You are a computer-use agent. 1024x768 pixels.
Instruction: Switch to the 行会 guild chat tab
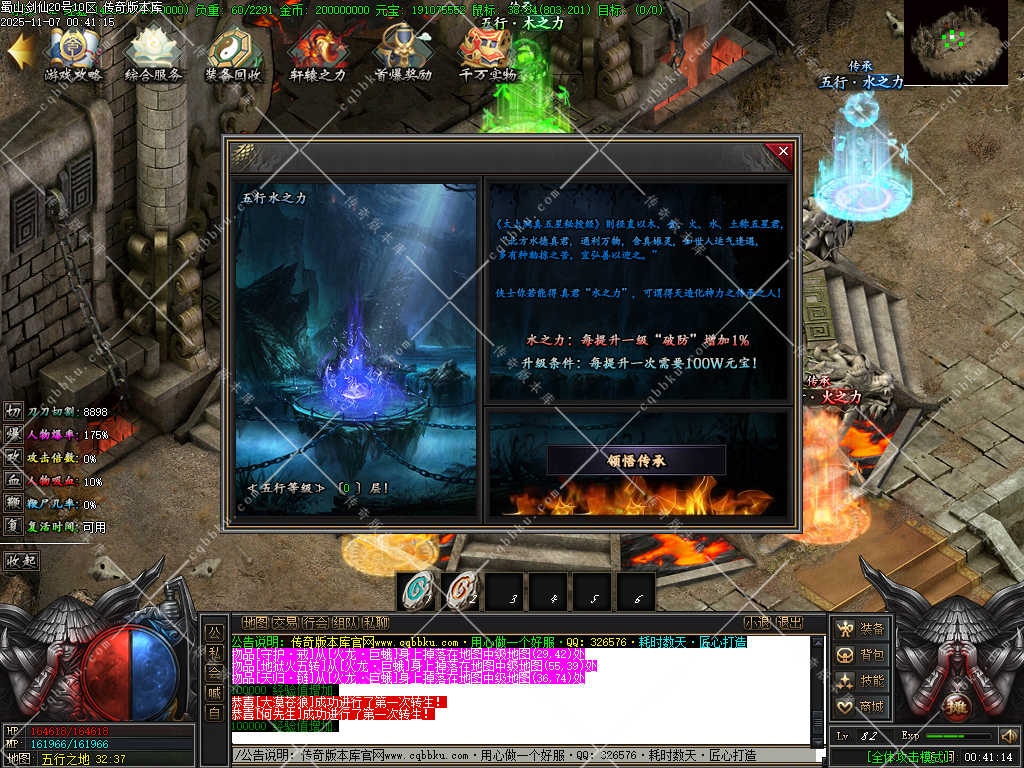[315, 622]
